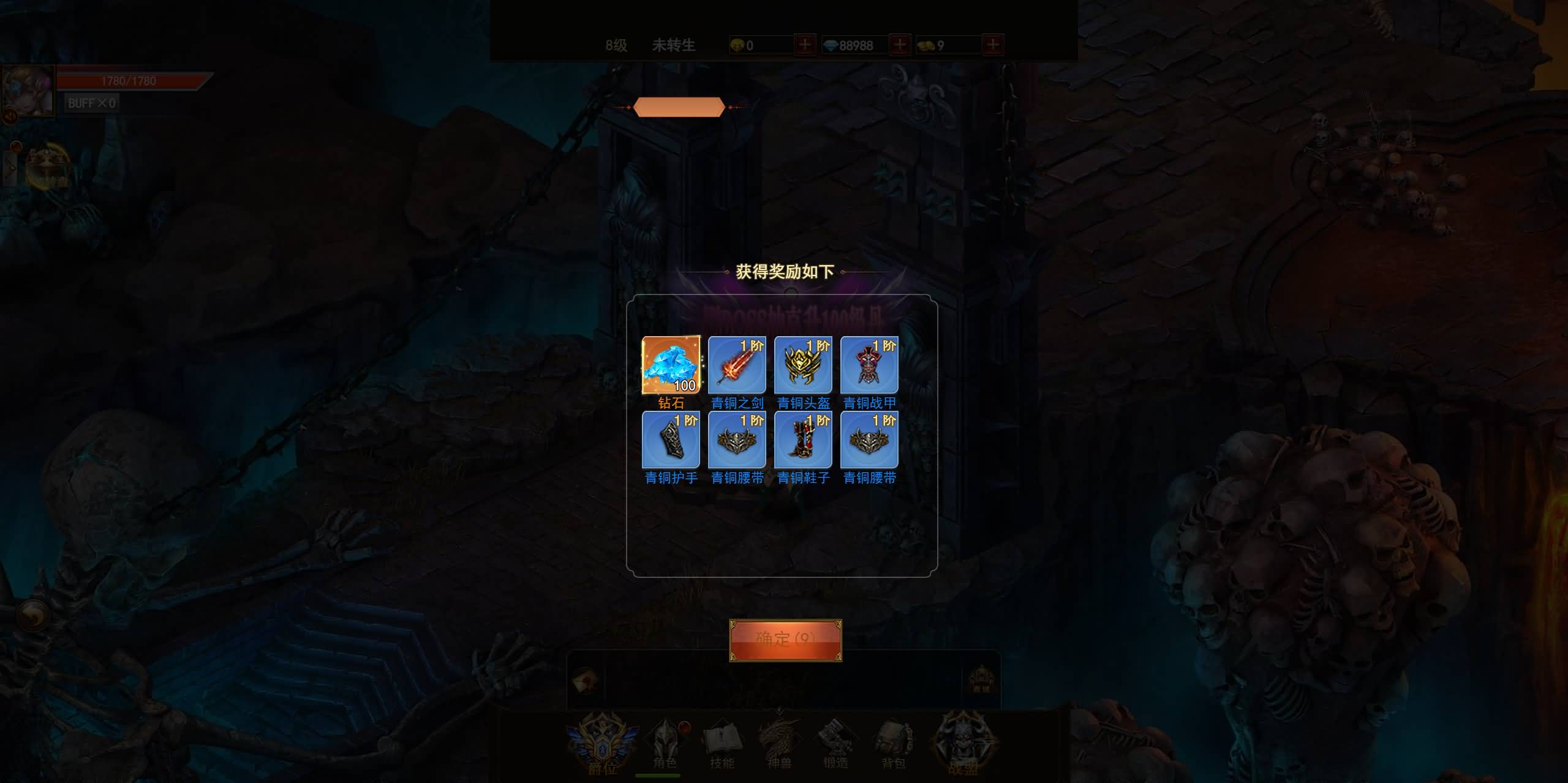Image resolution: width=1568 pixels, height=783 pixels.
Task: Add ingots with the plus beside 9
Action: coord(993,45)
